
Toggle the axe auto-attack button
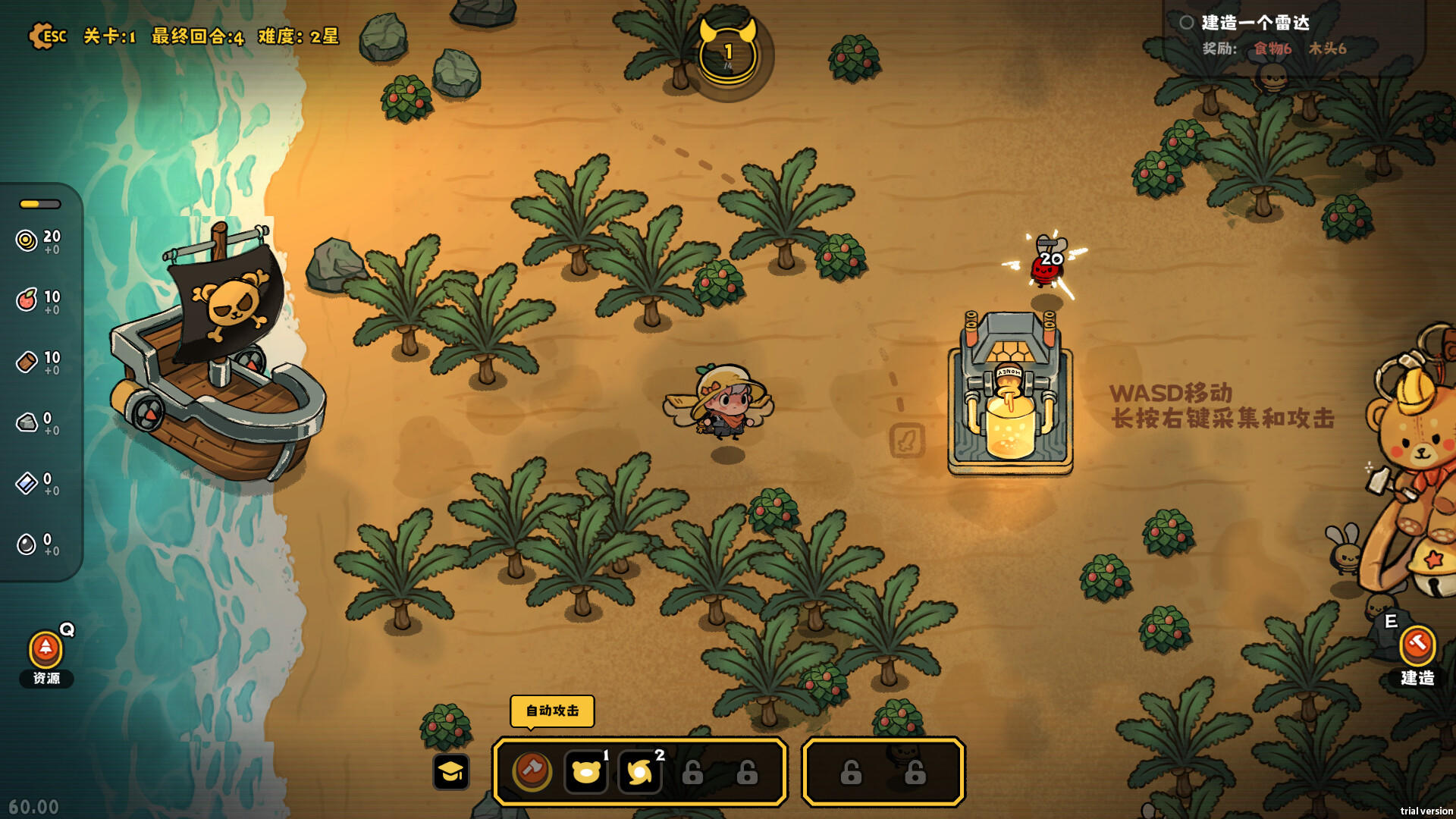click(532, 772)
